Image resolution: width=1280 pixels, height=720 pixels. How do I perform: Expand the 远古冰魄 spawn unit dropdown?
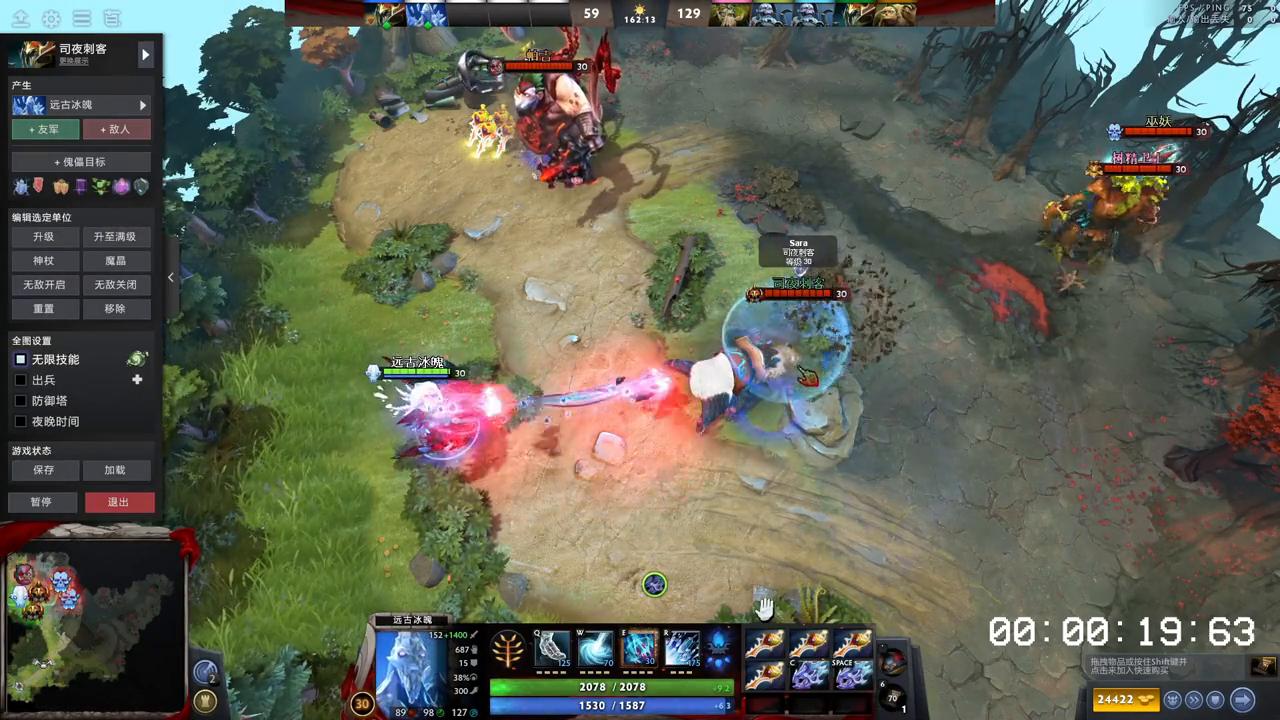[x=143, y=104]
